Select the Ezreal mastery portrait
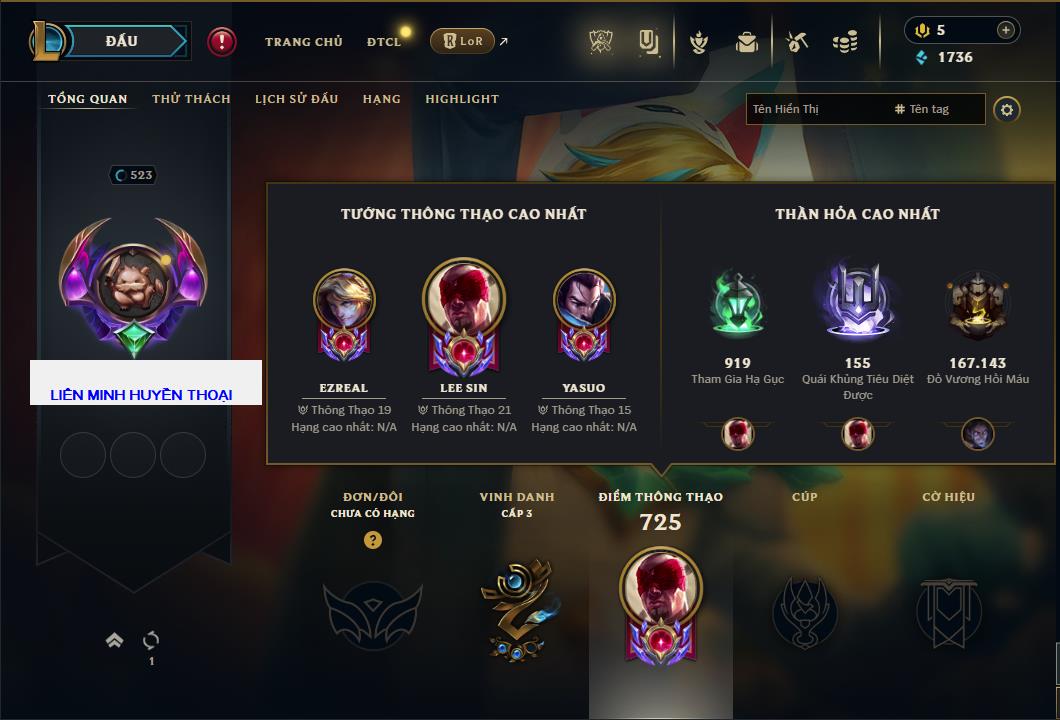Screen dimensions: 1060x720 click(344, 305)
